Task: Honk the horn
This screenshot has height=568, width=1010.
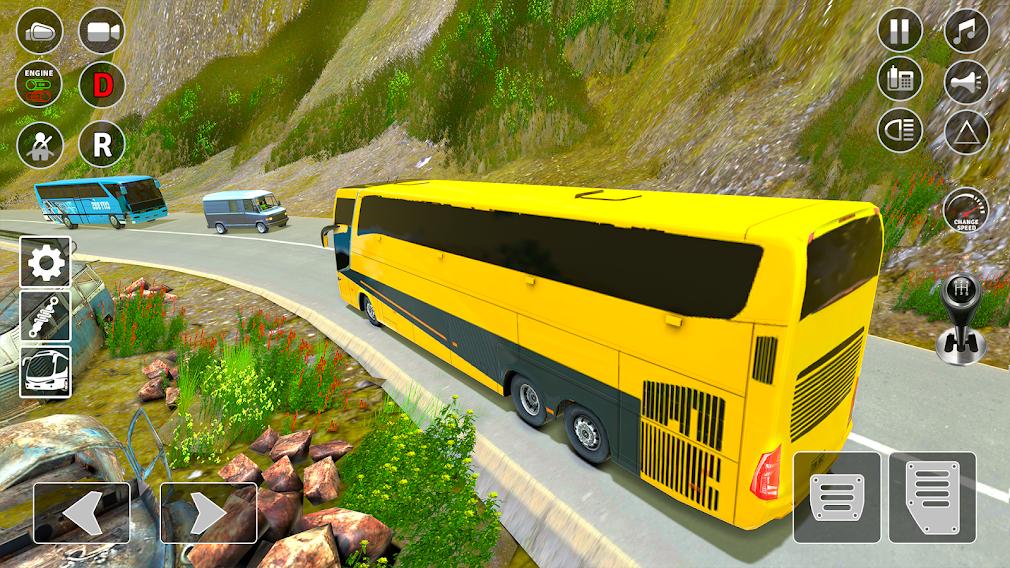Action: [966, 82]
